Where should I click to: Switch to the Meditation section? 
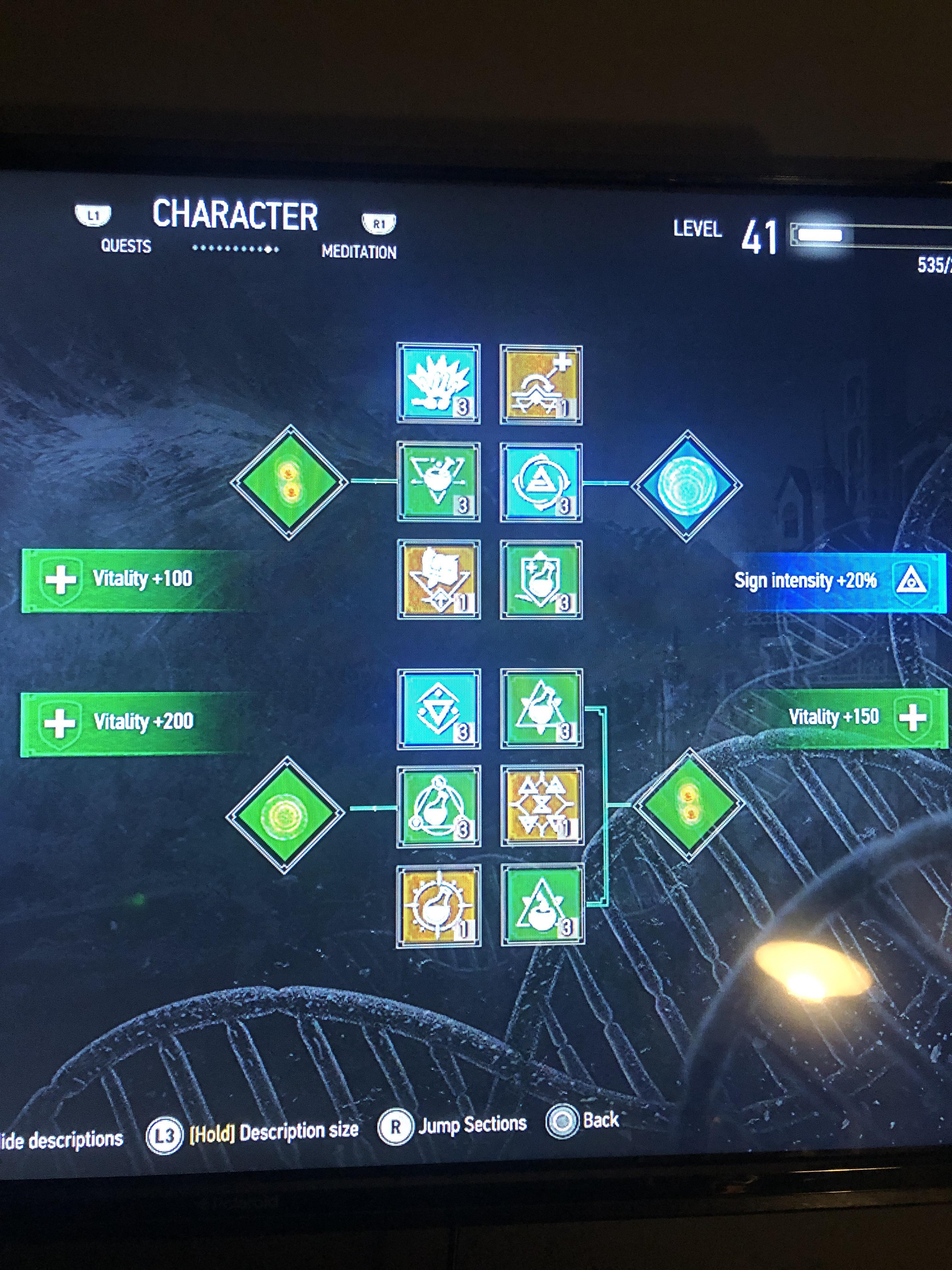[x=359, y=251]
